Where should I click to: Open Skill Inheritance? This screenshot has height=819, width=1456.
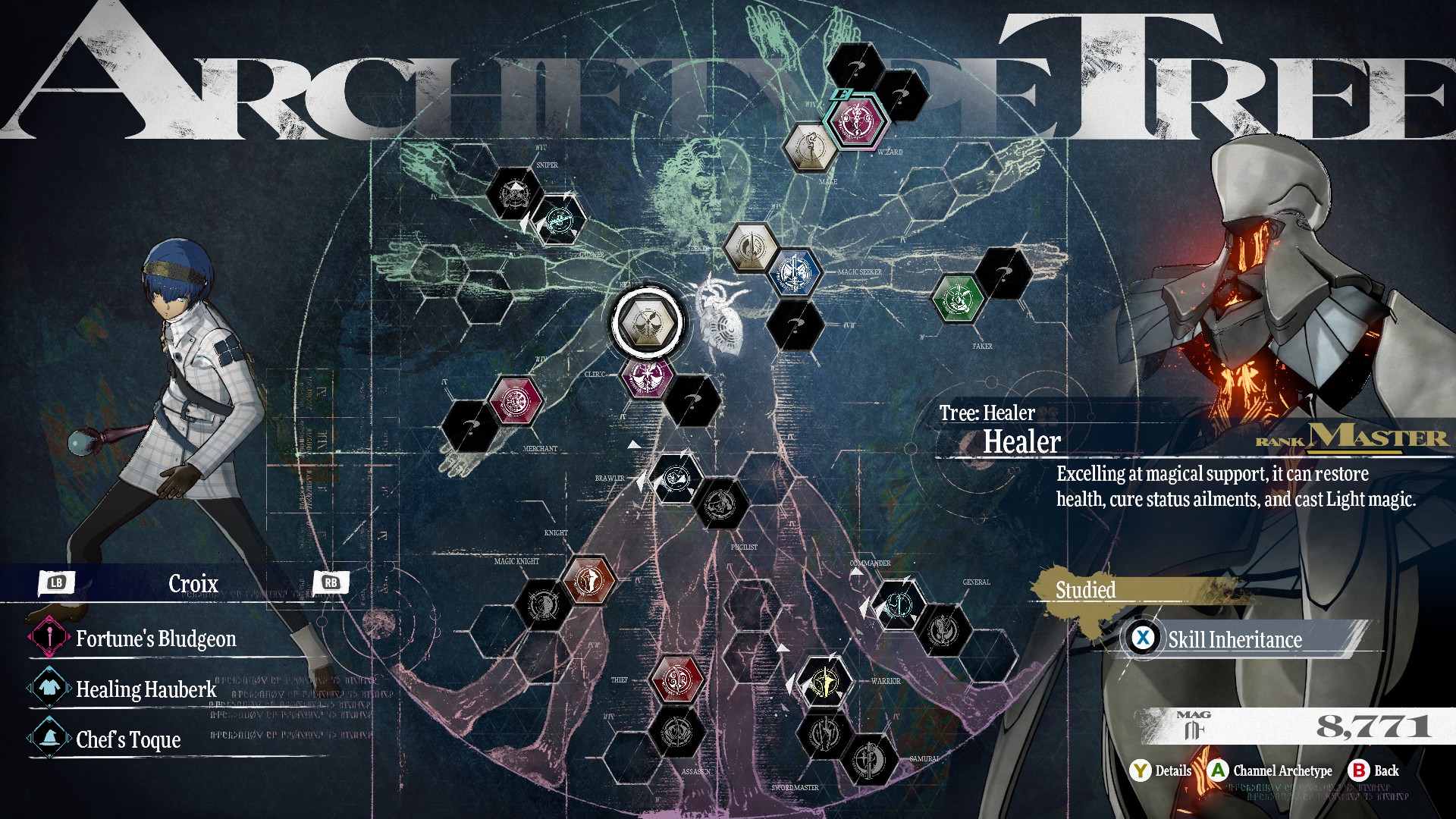point(1234,639)
